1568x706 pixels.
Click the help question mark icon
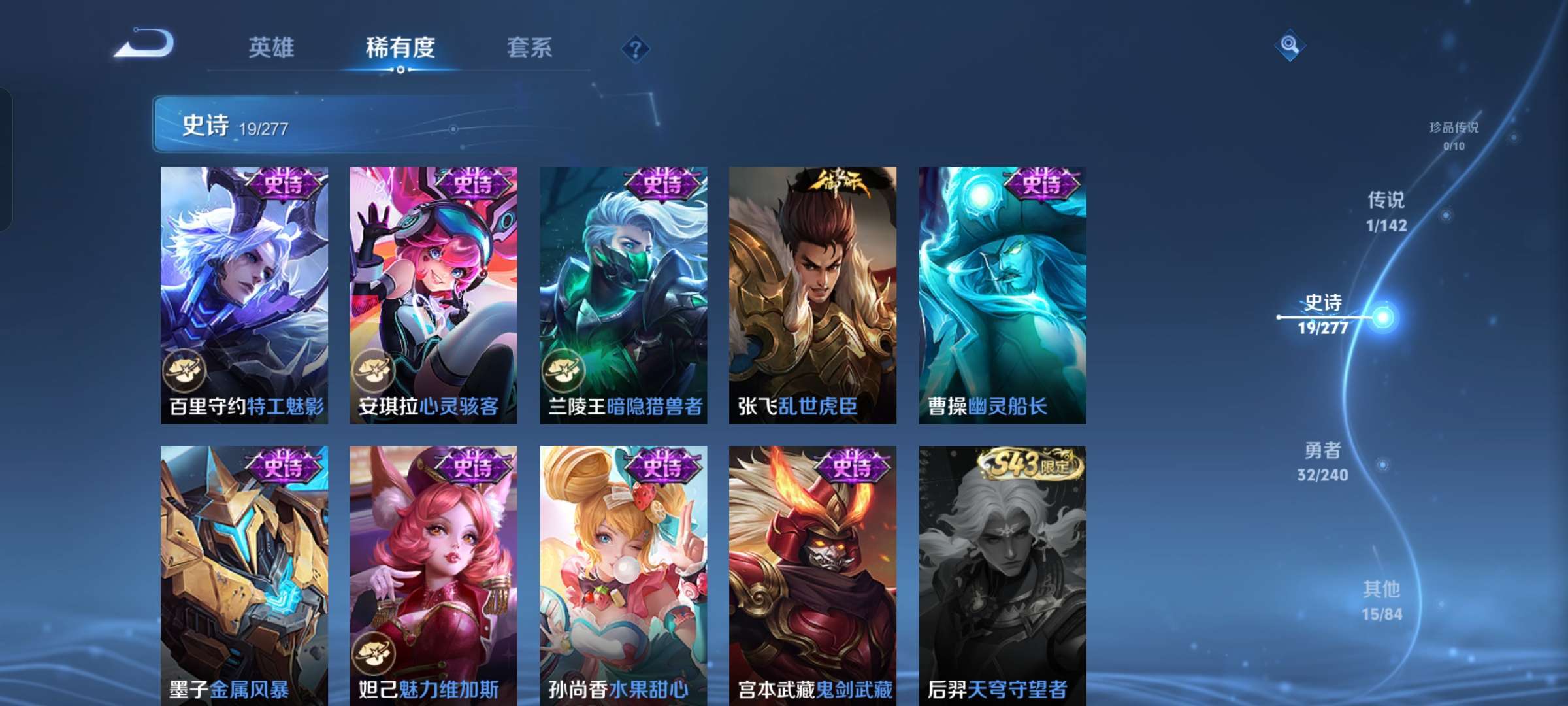click(635, 49)
